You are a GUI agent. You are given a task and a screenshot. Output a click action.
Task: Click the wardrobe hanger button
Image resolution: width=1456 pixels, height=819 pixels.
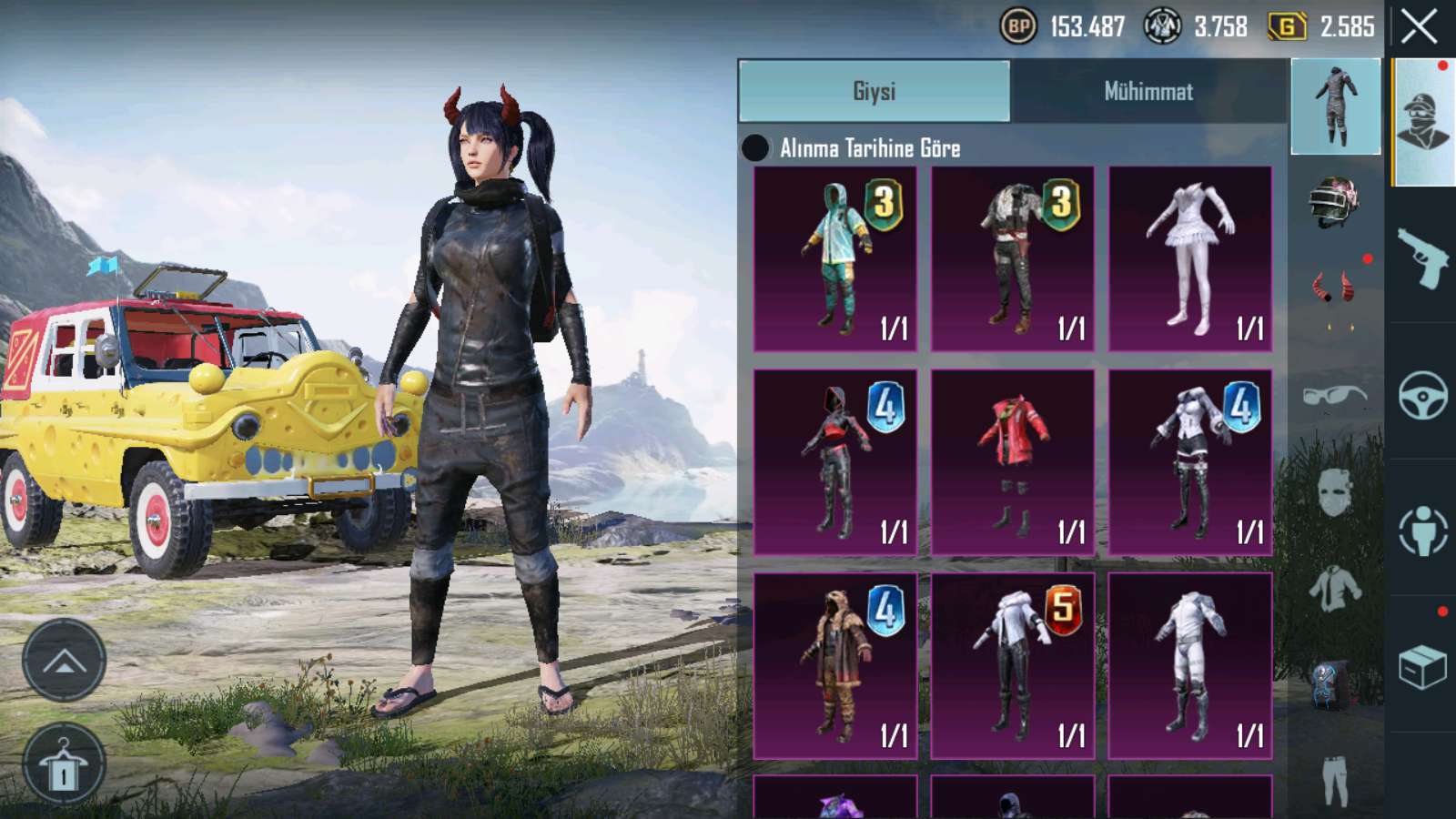64,766
